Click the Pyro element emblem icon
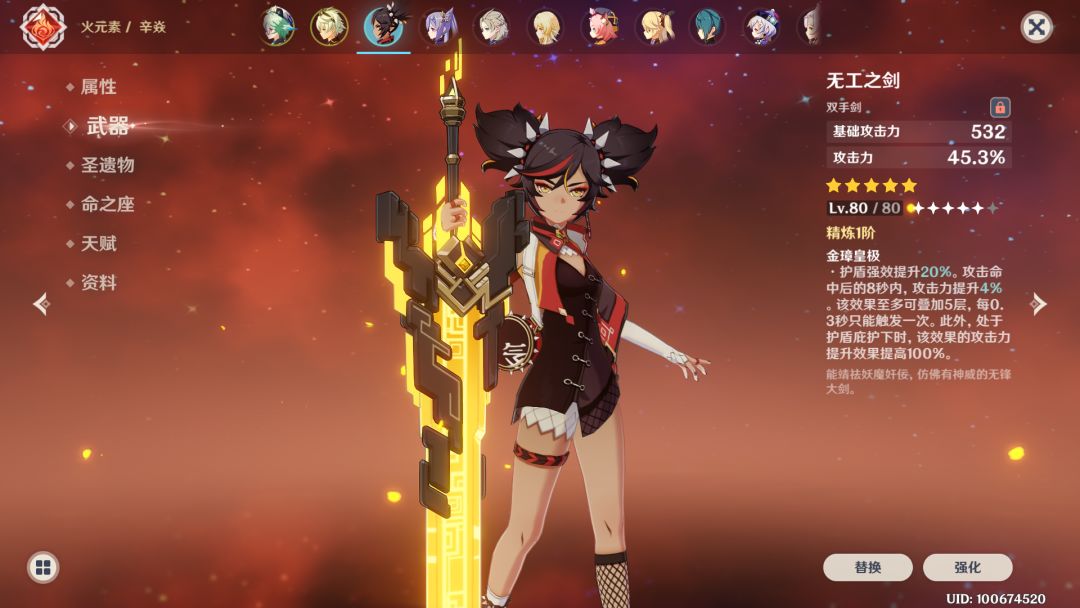The width and height of the screenshot is (1080, 608). (x=43, y=27)
